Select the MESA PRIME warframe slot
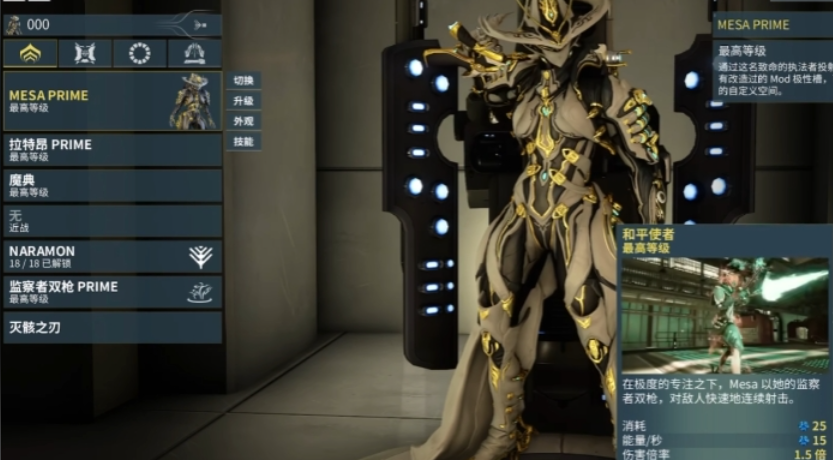This screenshot has height=460, width=833. click(x=112, y=101)
